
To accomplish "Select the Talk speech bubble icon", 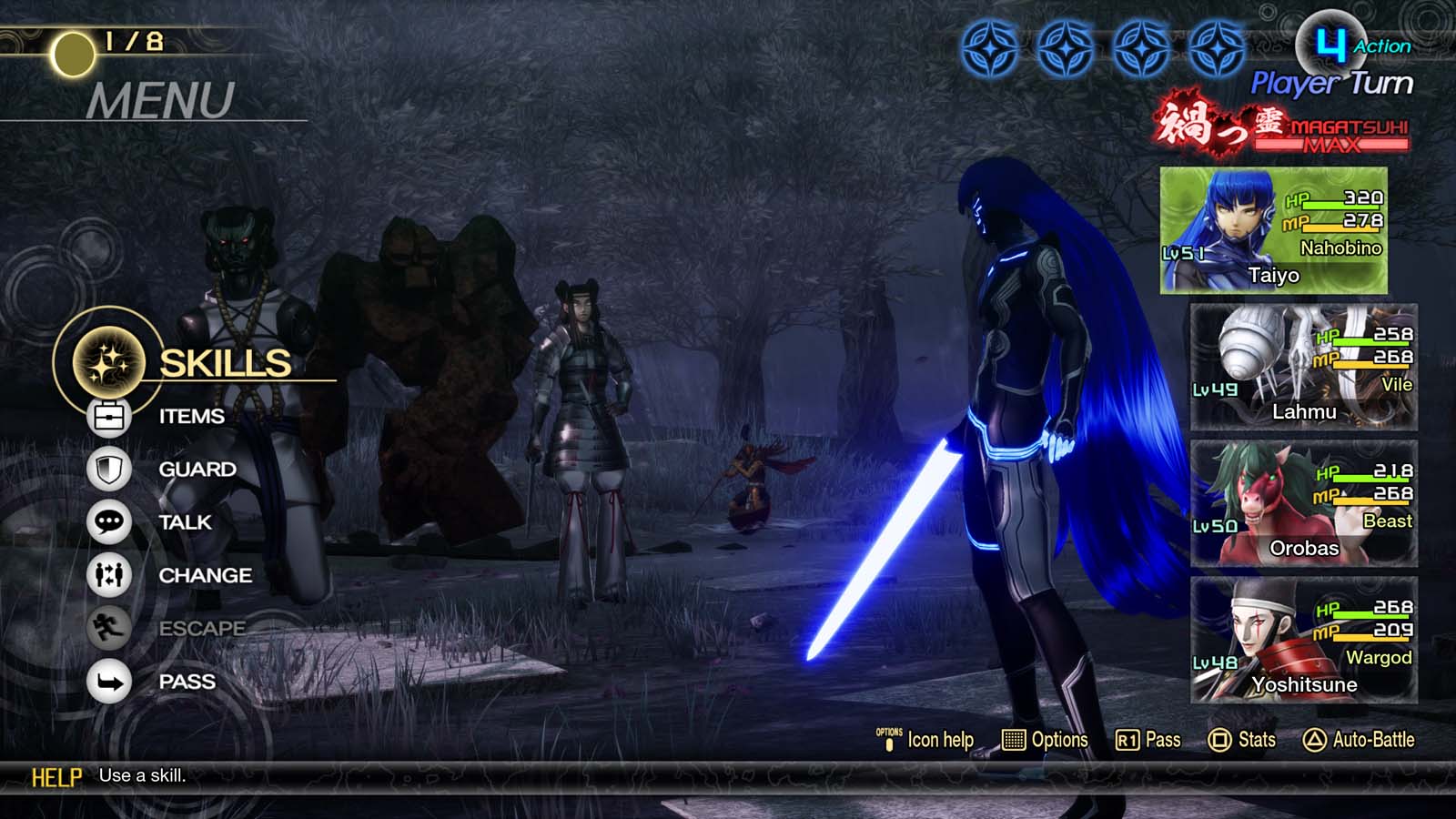I will (108, 522).
